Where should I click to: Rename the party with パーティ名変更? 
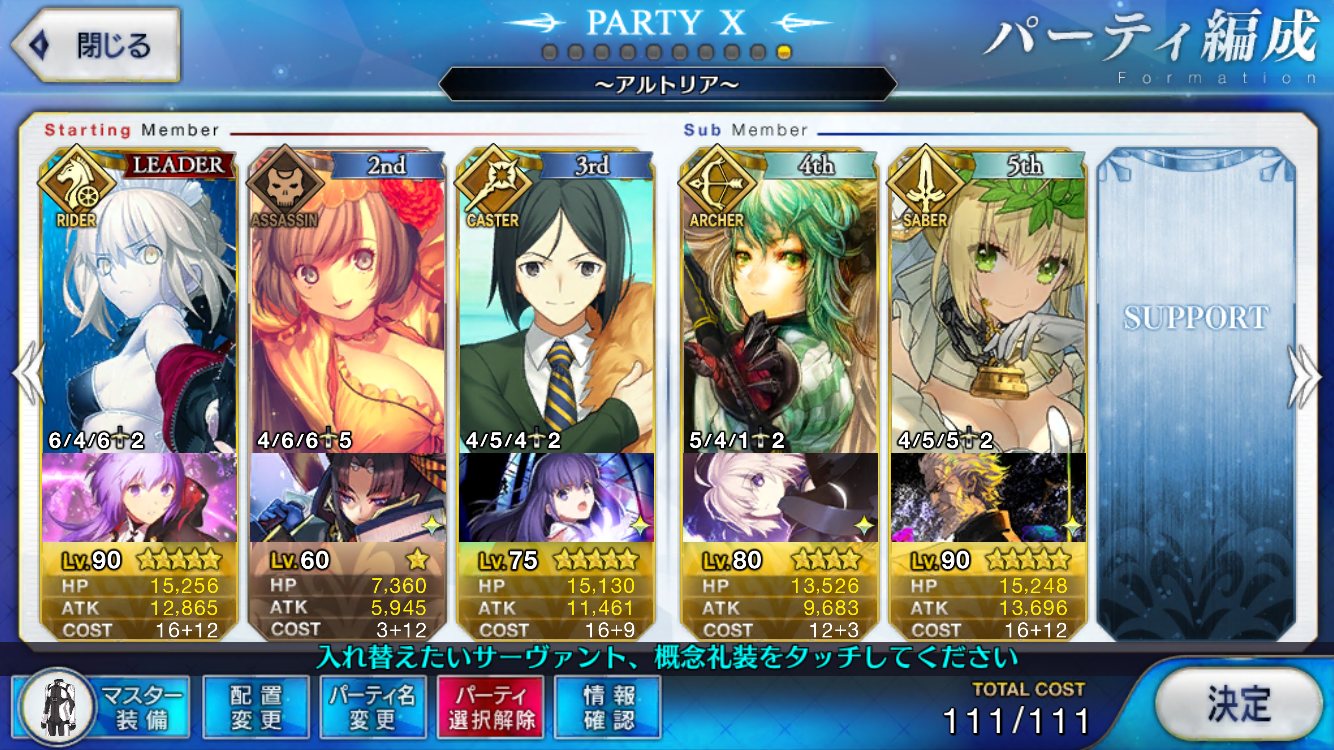point(373,707)
